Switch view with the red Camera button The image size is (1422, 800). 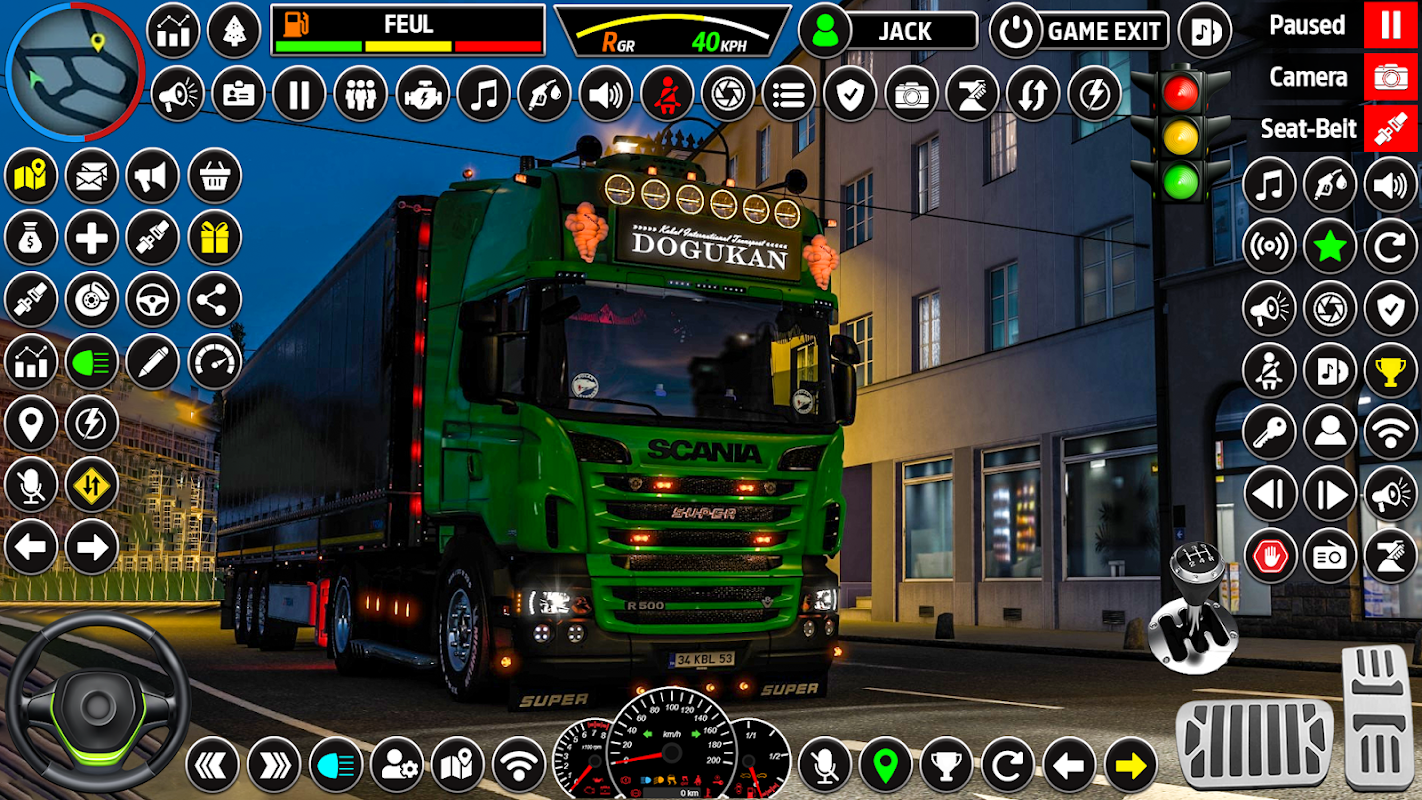coord(1390,77)
